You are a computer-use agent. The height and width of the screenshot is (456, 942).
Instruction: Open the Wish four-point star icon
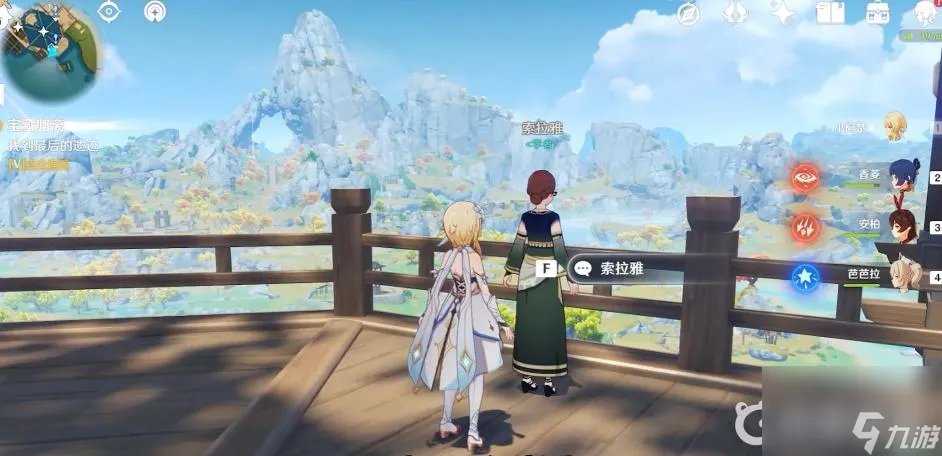782,12
